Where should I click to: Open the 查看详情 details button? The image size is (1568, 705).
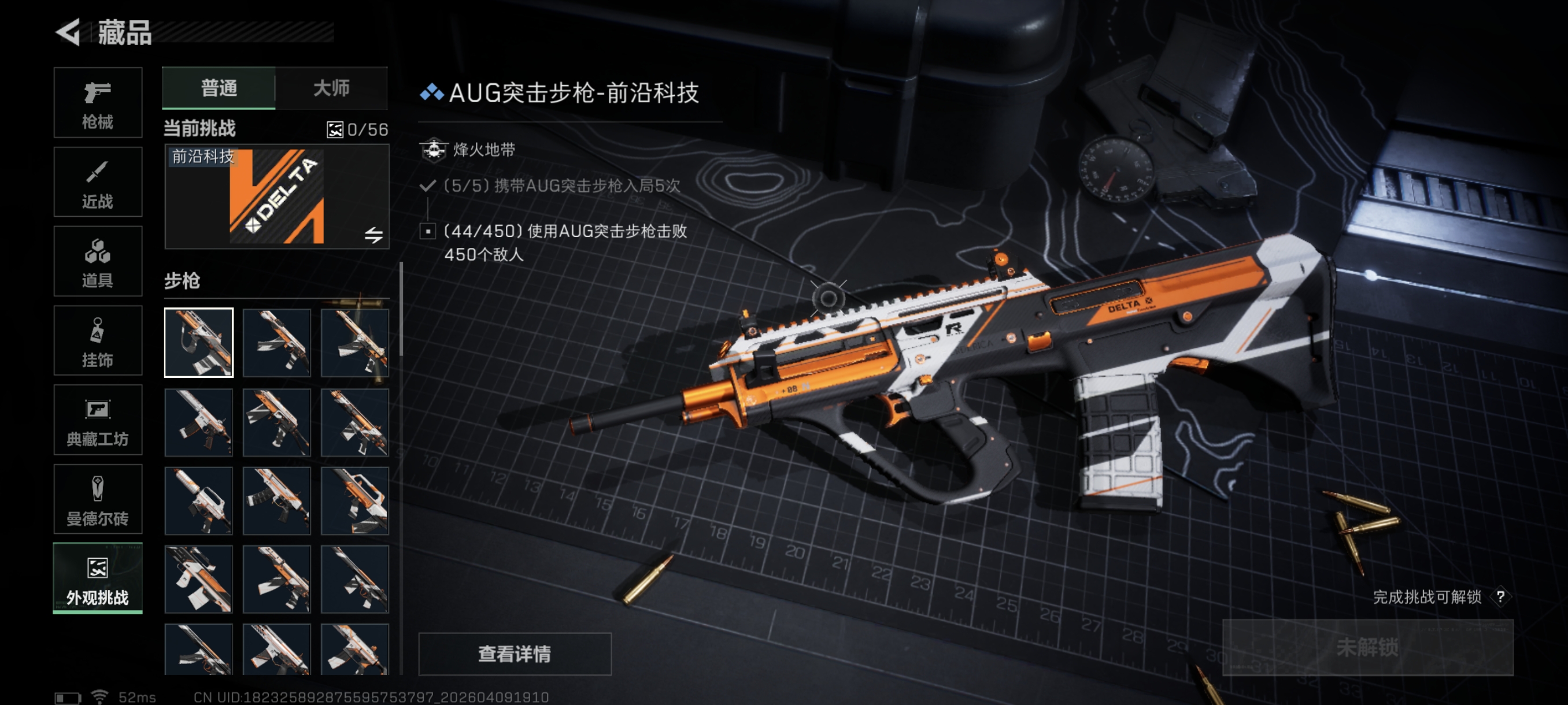(515, 654)
